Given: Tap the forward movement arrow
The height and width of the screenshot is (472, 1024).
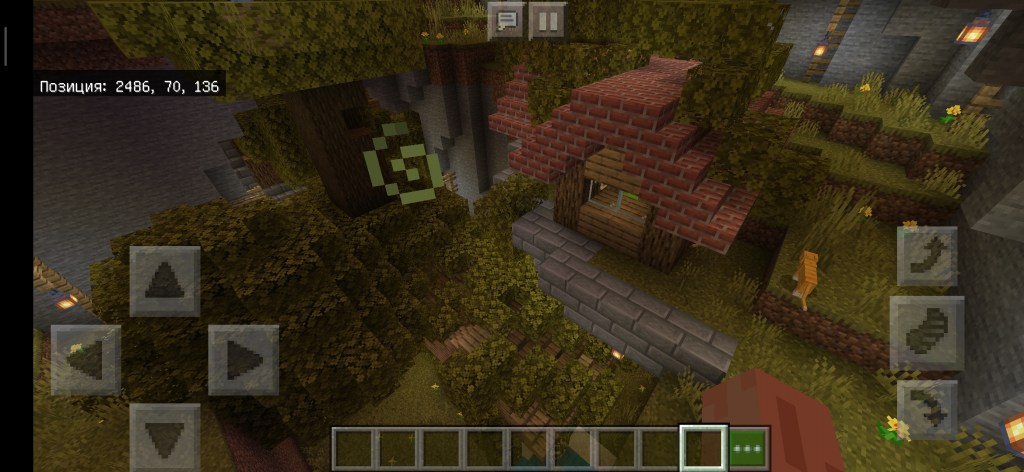Looking at the screenshot, I should [165, 281].
